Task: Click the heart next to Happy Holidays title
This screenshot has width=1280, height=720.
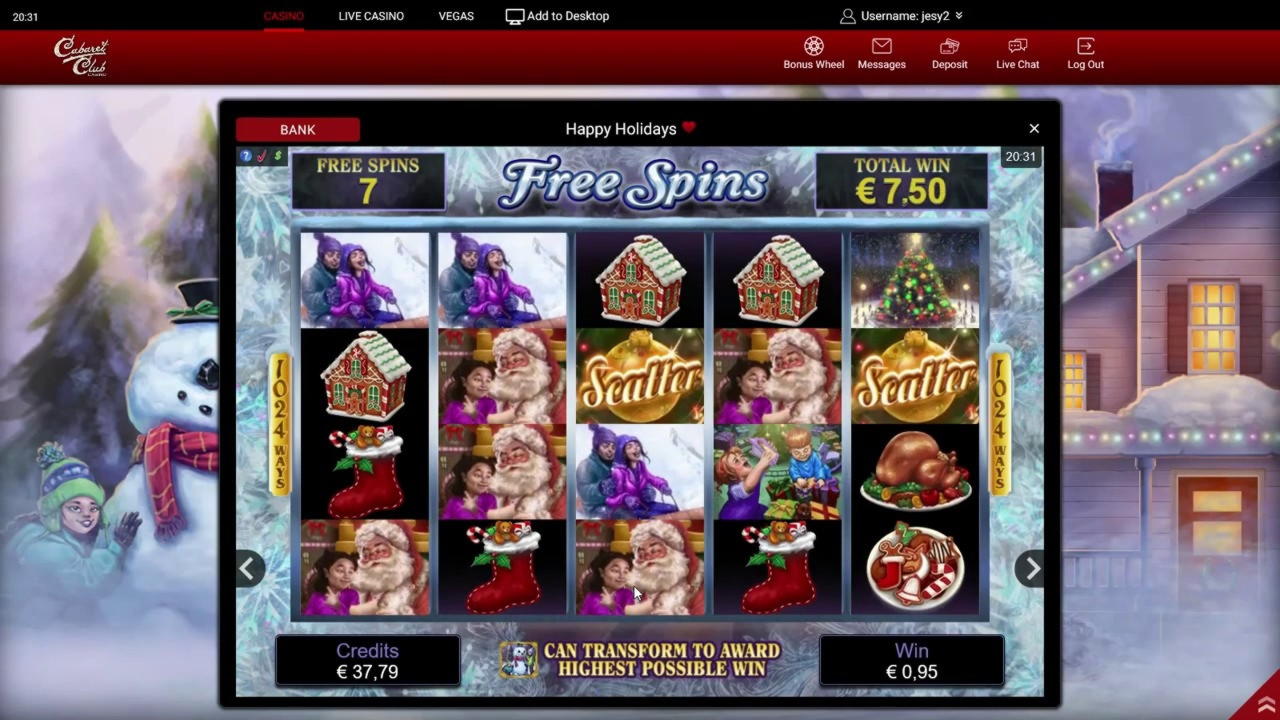Action: (687, 128)
